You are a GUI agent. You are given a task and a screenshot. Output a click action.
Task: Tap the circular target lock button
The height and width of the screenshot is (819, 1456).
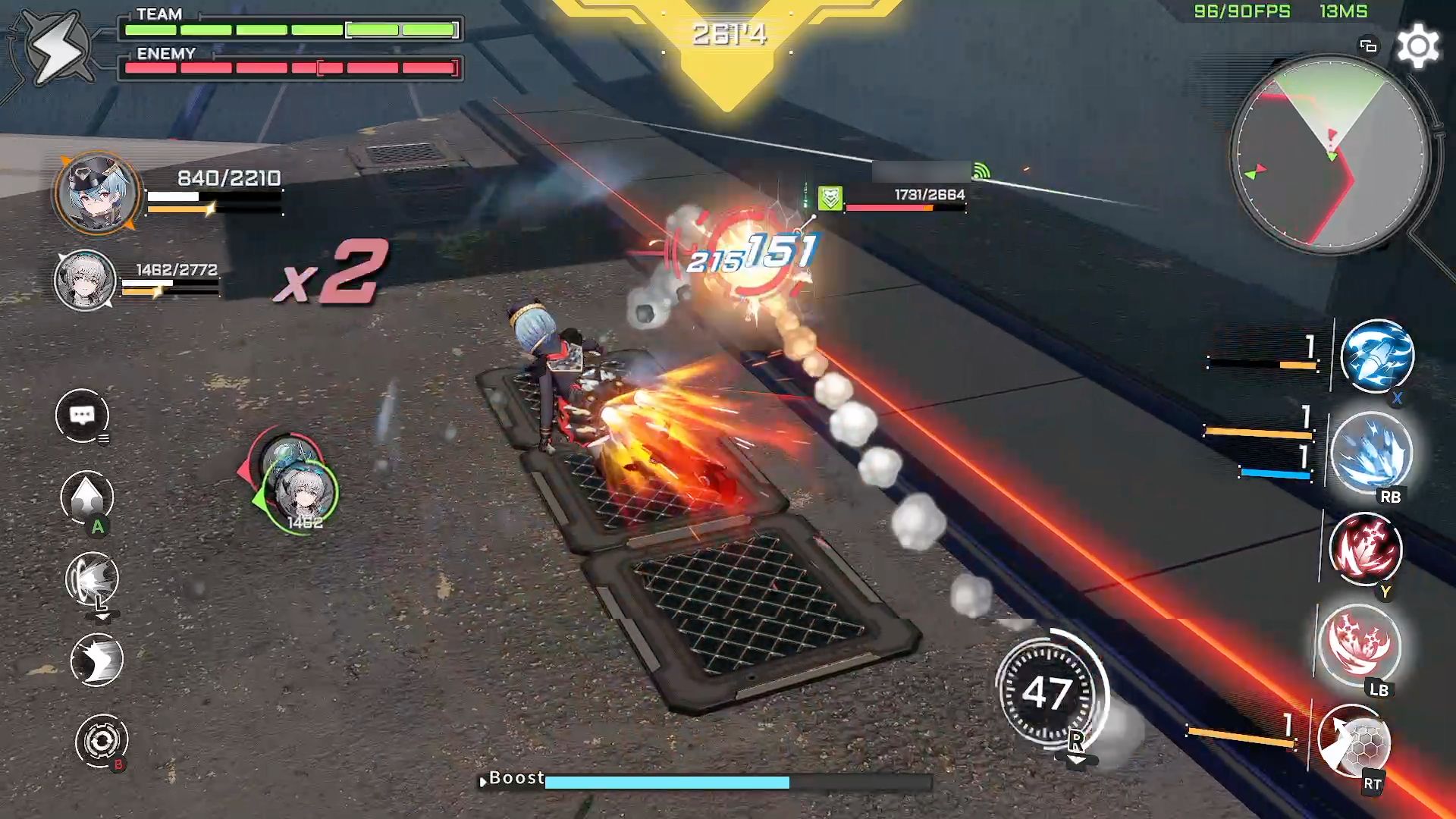[102, 740]
